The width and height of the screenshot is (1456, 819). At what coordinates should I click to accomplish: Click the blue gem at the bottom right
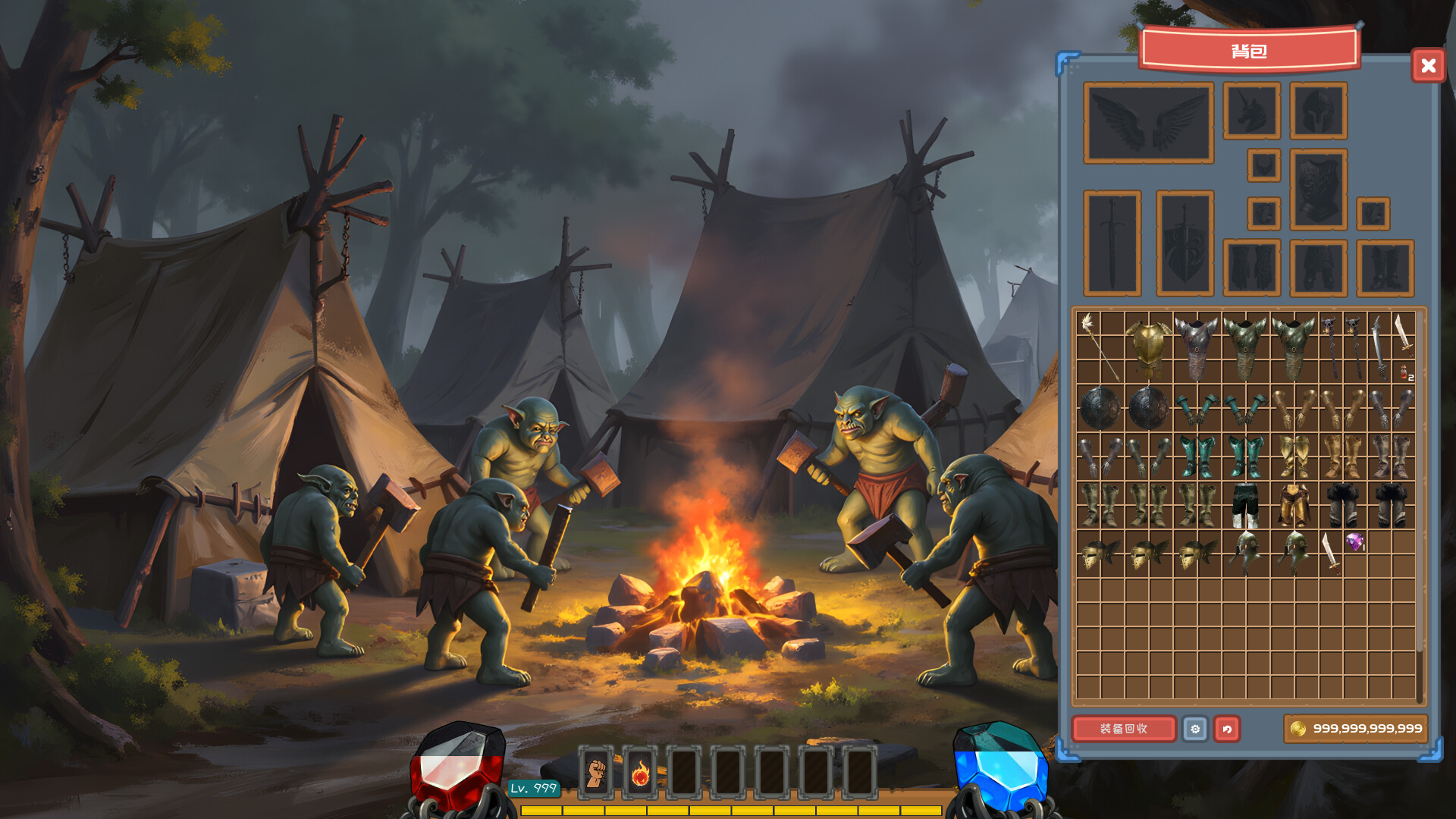[x=1003, y=770]
